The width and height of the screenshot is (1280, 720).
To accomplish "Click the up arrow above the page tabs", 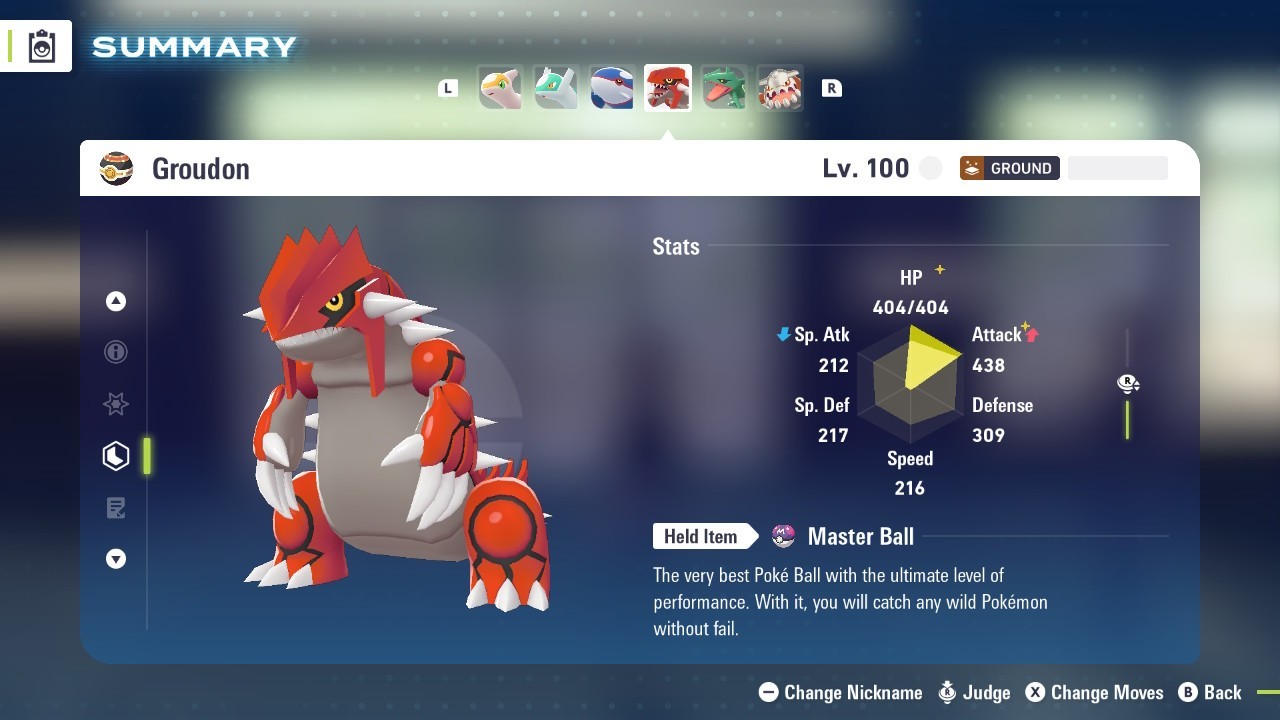I will pos(116,301).
